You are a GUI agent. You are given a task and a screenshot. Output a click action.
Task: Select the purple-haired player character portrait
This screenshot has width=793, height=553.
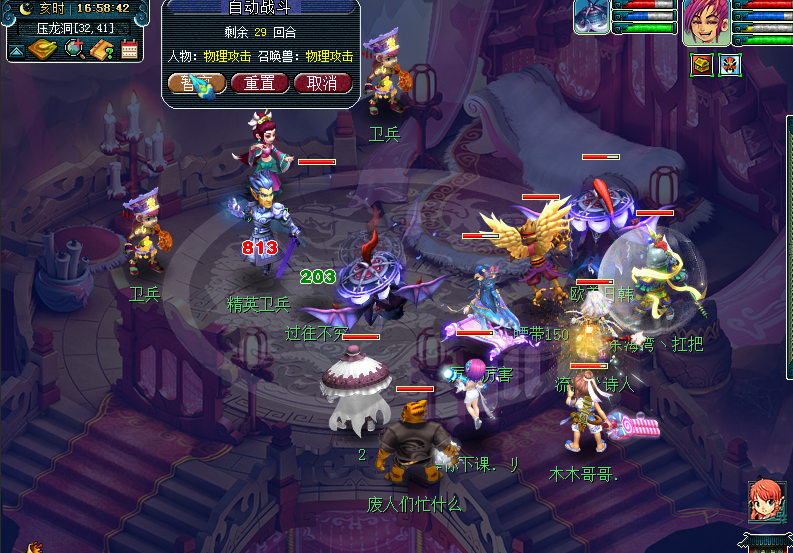click(x=706, y=23)
